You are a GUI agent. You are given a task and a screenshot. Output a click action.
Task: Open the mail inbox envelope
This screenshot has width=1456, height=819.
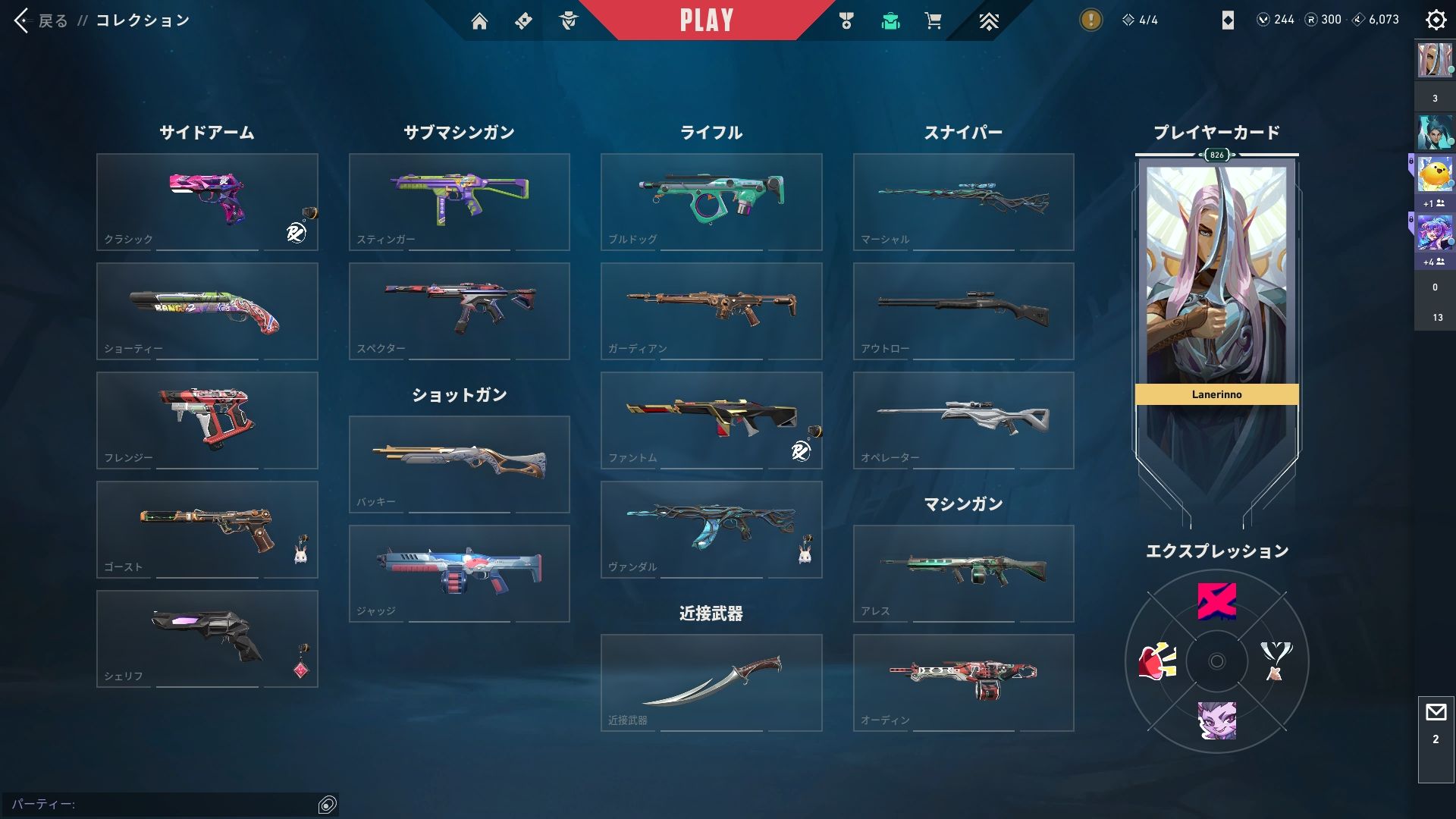click(1436, 712)
